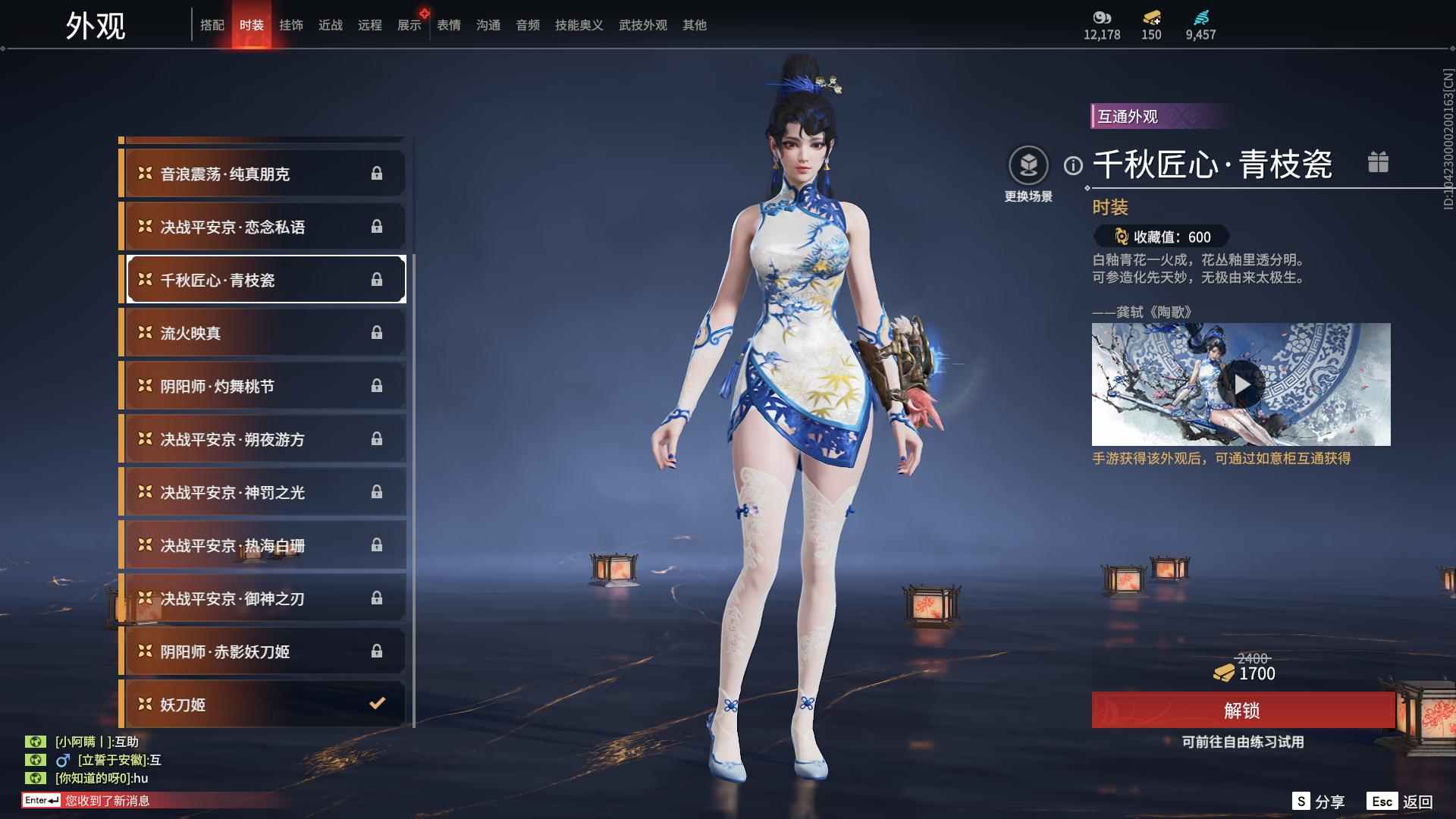This screenshot has width=1456, height=819.
Task: Play the outfit preview video
Action: [x=1241, y=385]
